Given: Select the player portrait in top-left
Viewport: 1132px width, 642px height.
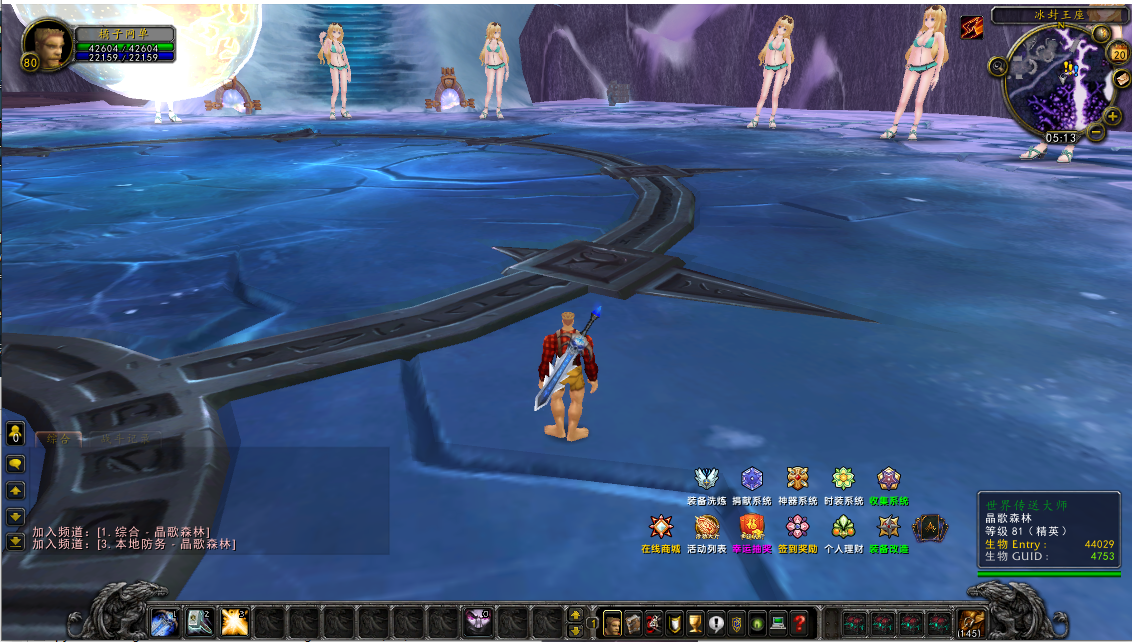Looking at the screenshot, I should 46,45.
